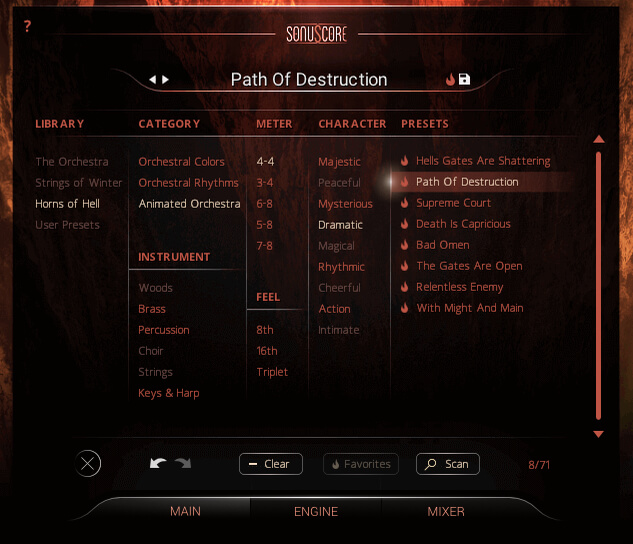Select the 6-8 meter
The image size is (633, 544).
(265, 204)
